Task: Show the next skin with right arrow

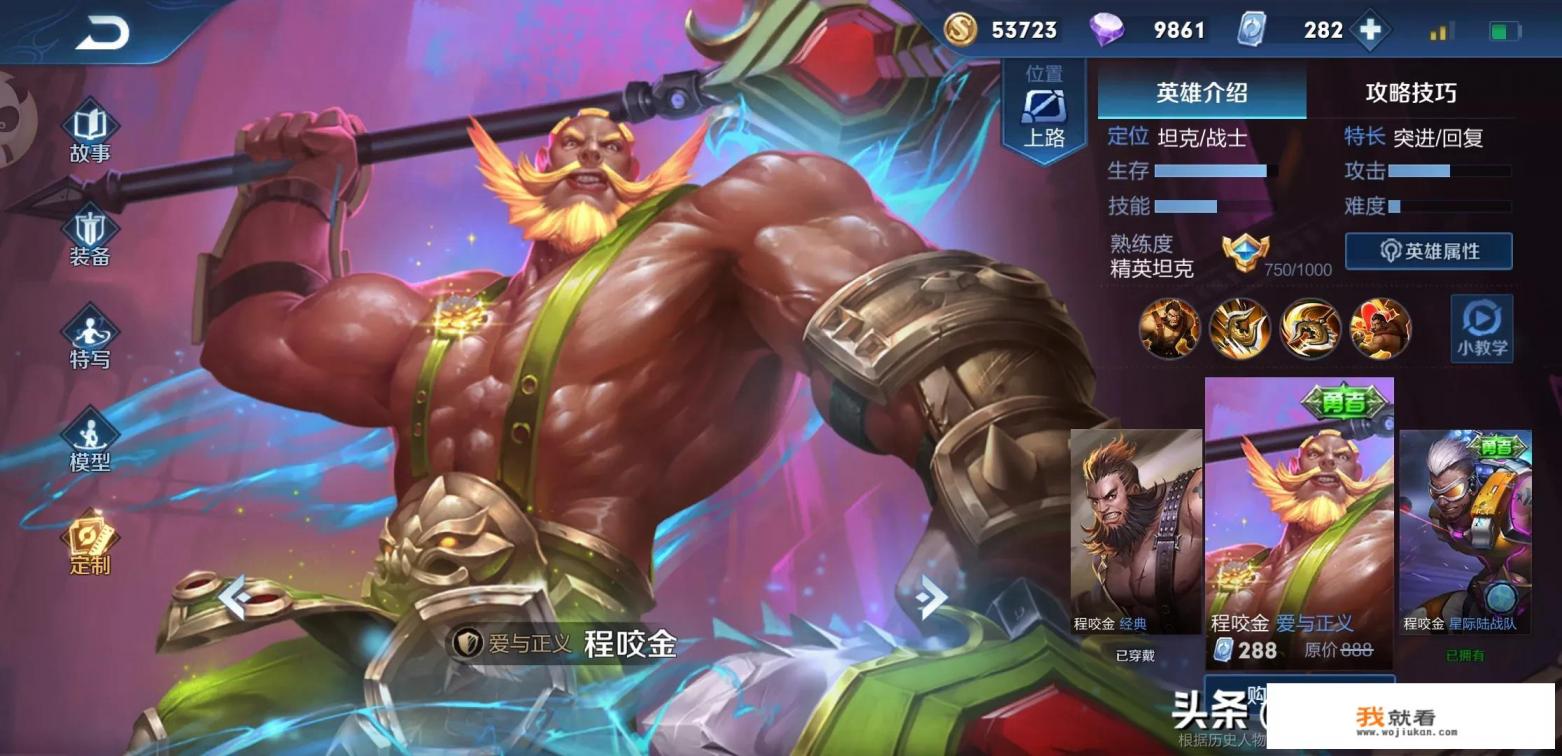Action: coord(931,597)
